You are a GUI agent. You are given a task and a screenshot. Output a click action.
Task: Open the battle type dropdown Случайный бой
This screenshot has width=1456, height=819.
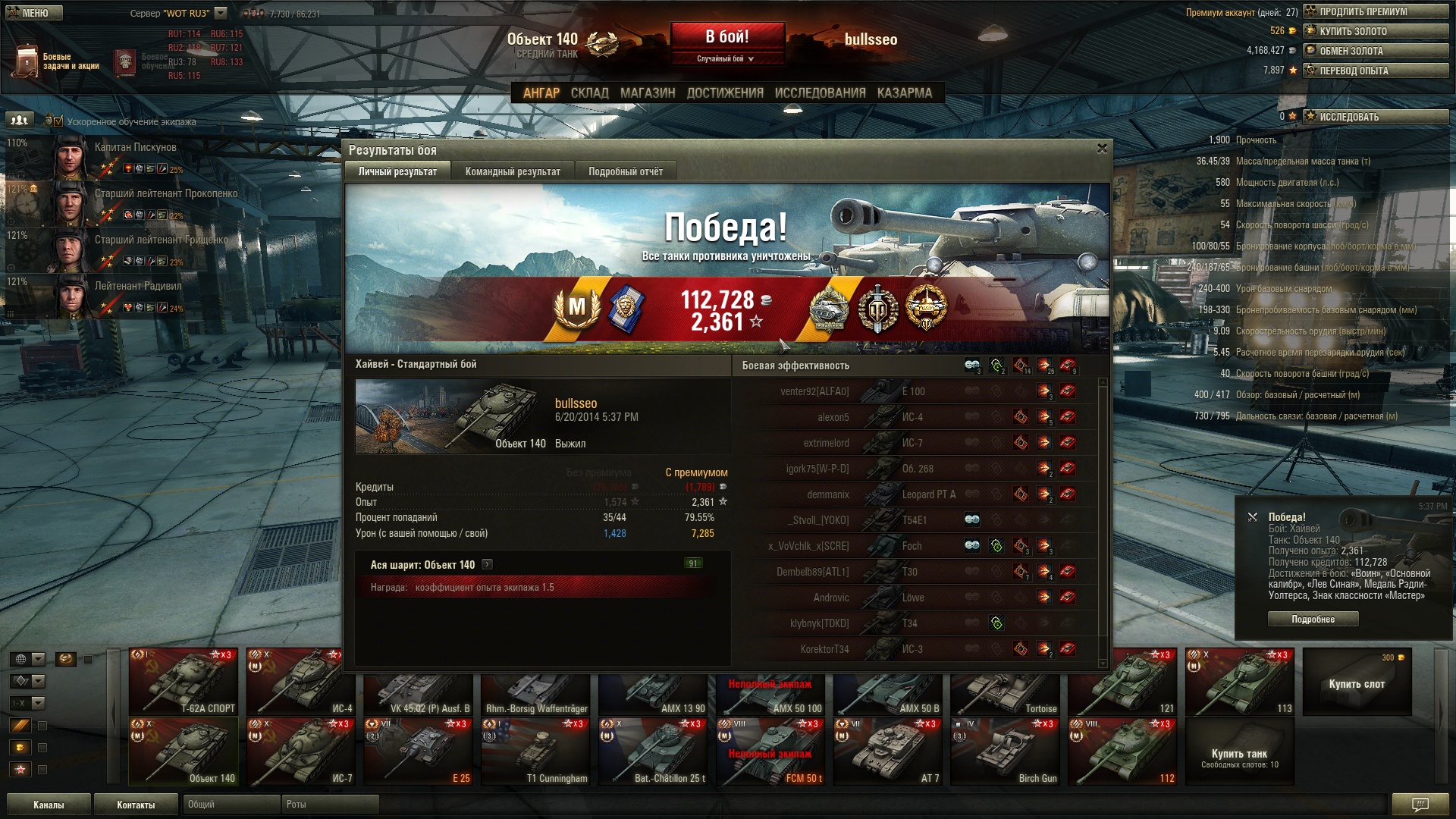point(726,58)
